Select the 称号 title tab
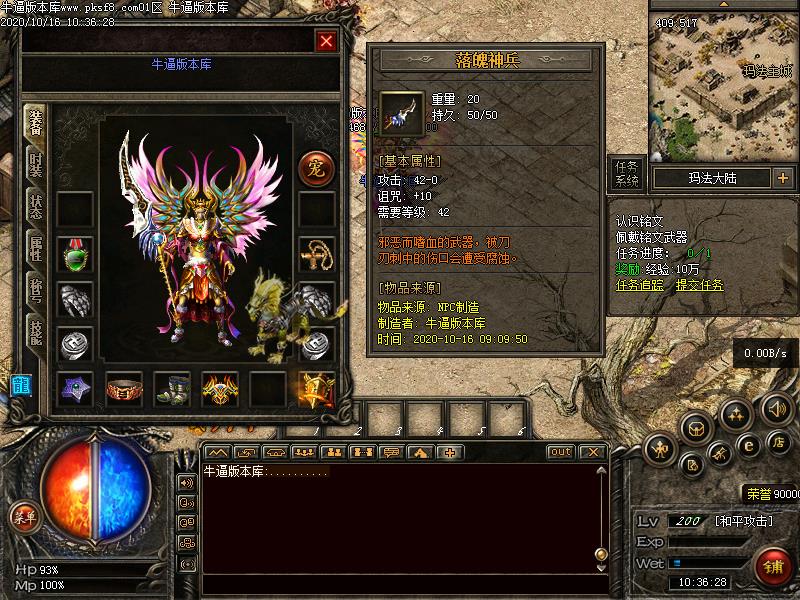The height and width of the screenshot is (600, 800). (x=35, y=293)
